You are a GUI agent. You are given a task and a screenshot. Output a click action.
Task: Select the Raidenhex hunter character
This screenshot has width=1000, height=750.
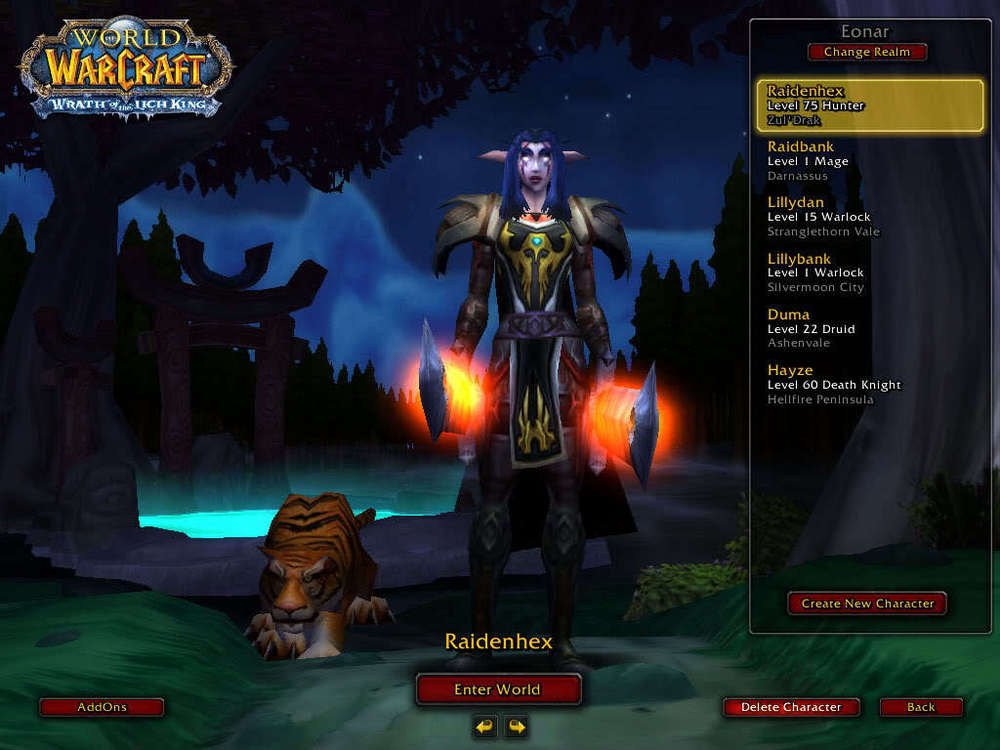(x=869, y=106)
